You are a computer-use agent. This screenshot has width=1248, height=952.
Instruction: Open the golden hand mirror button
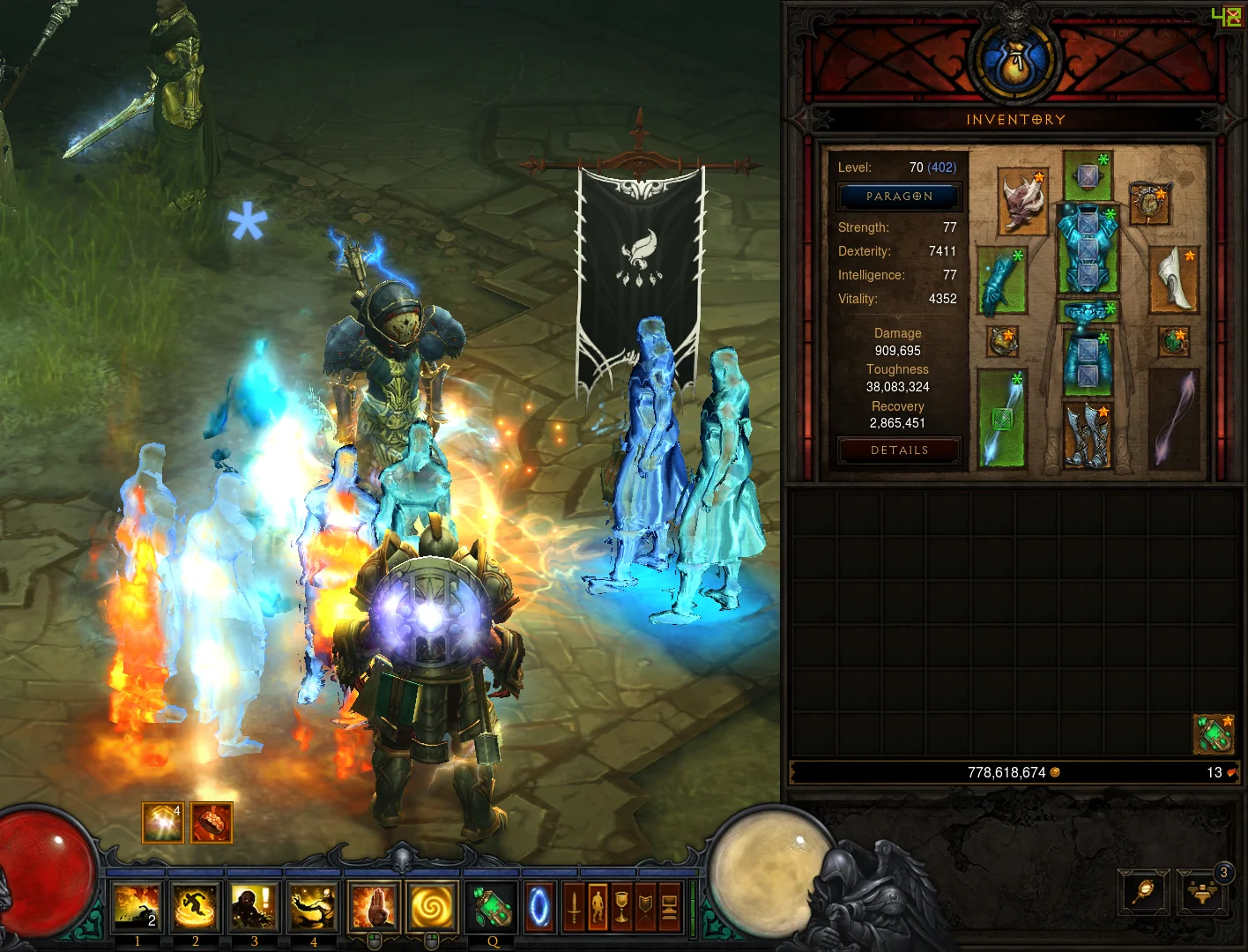pyautogui.click(x=1144, y=894)
